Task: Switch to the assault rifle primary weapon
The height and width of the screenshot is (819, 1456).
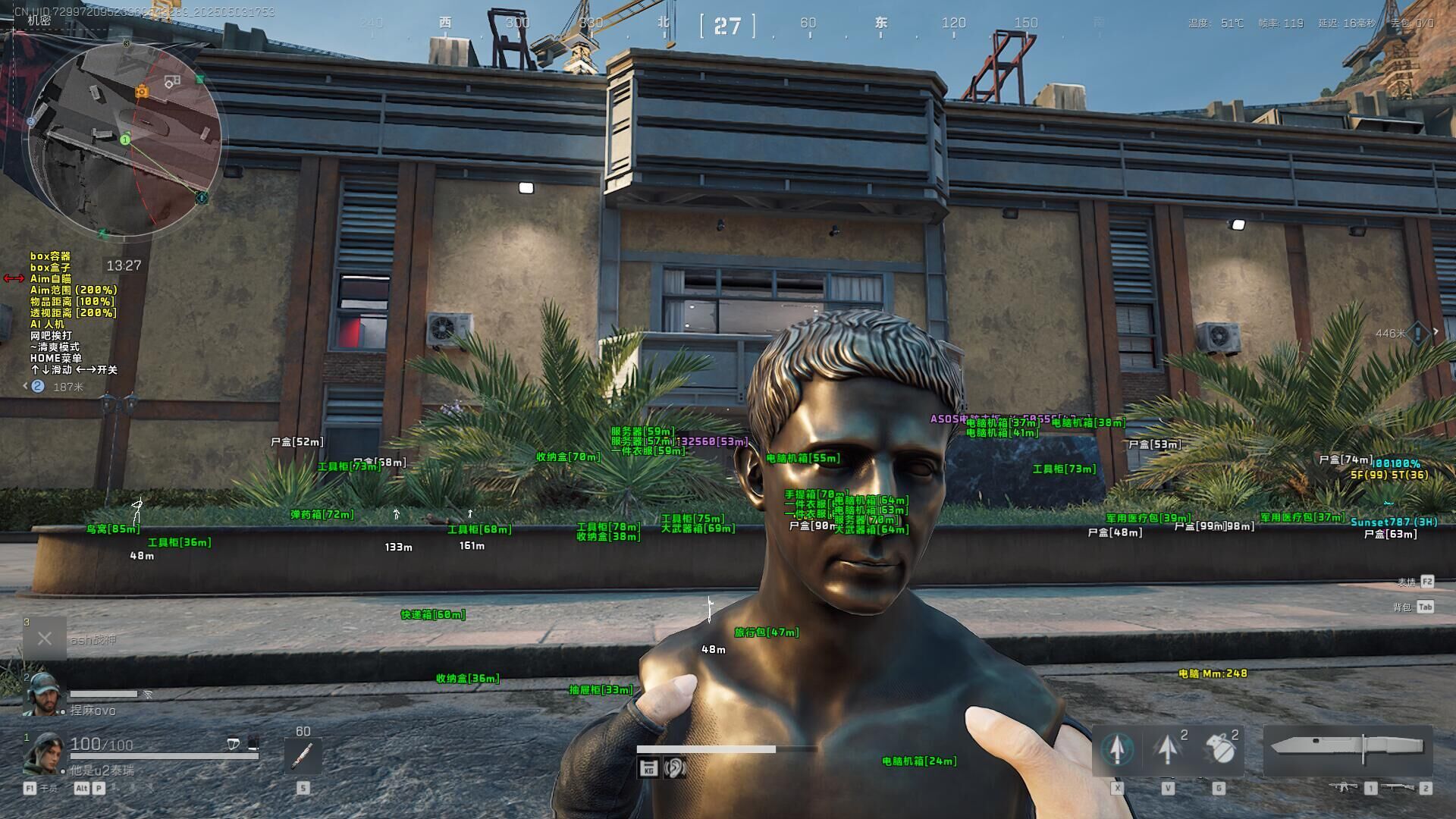Action: [1345, 787]
